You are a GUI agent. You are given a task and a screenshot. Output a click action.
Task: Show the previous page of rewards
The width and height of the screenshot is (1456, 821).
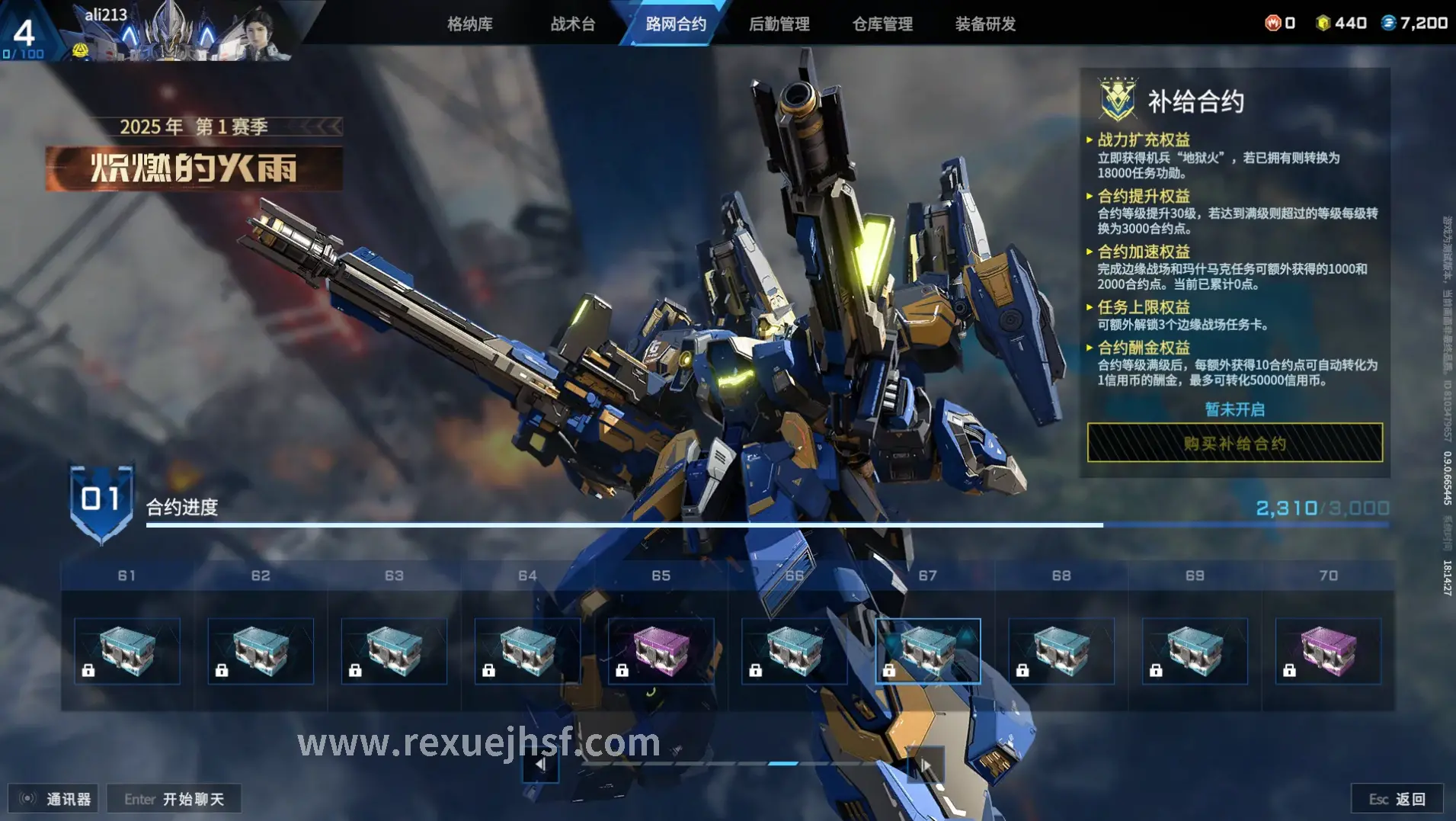coord(540,764)
